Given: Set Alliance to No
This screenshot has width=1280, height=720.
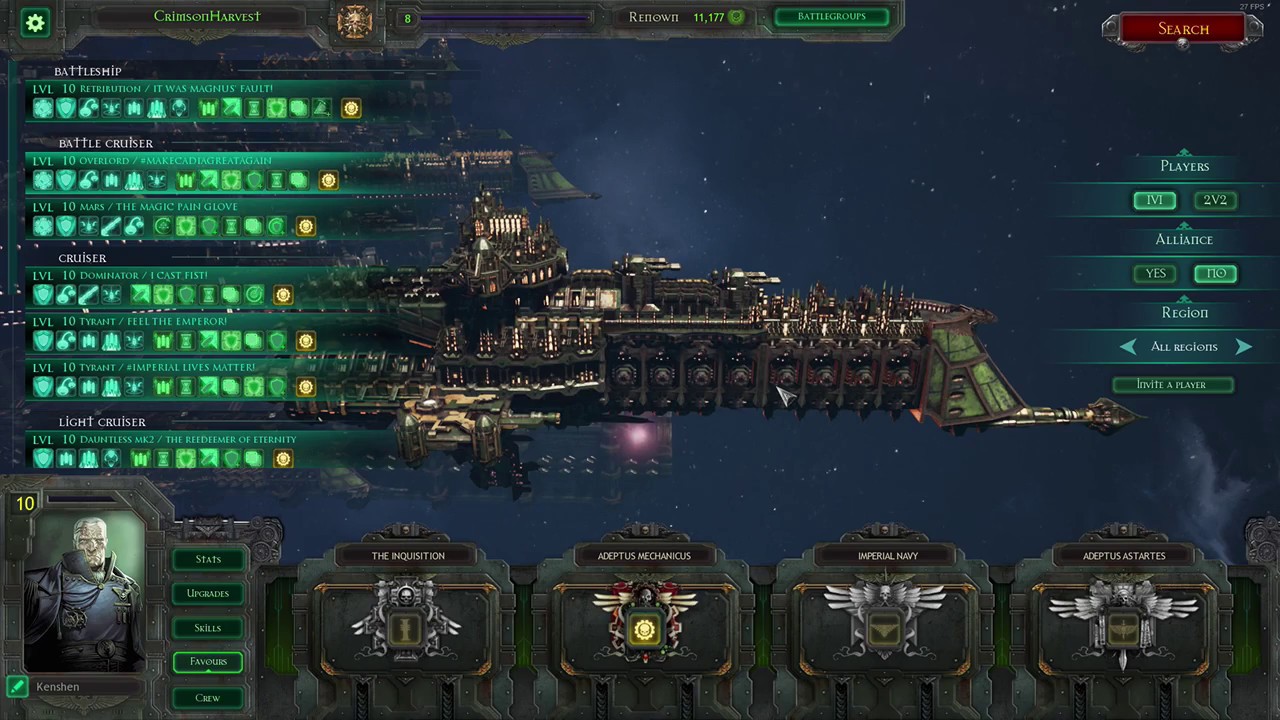Looking at the screenshot, I should tap(1216, 273).
